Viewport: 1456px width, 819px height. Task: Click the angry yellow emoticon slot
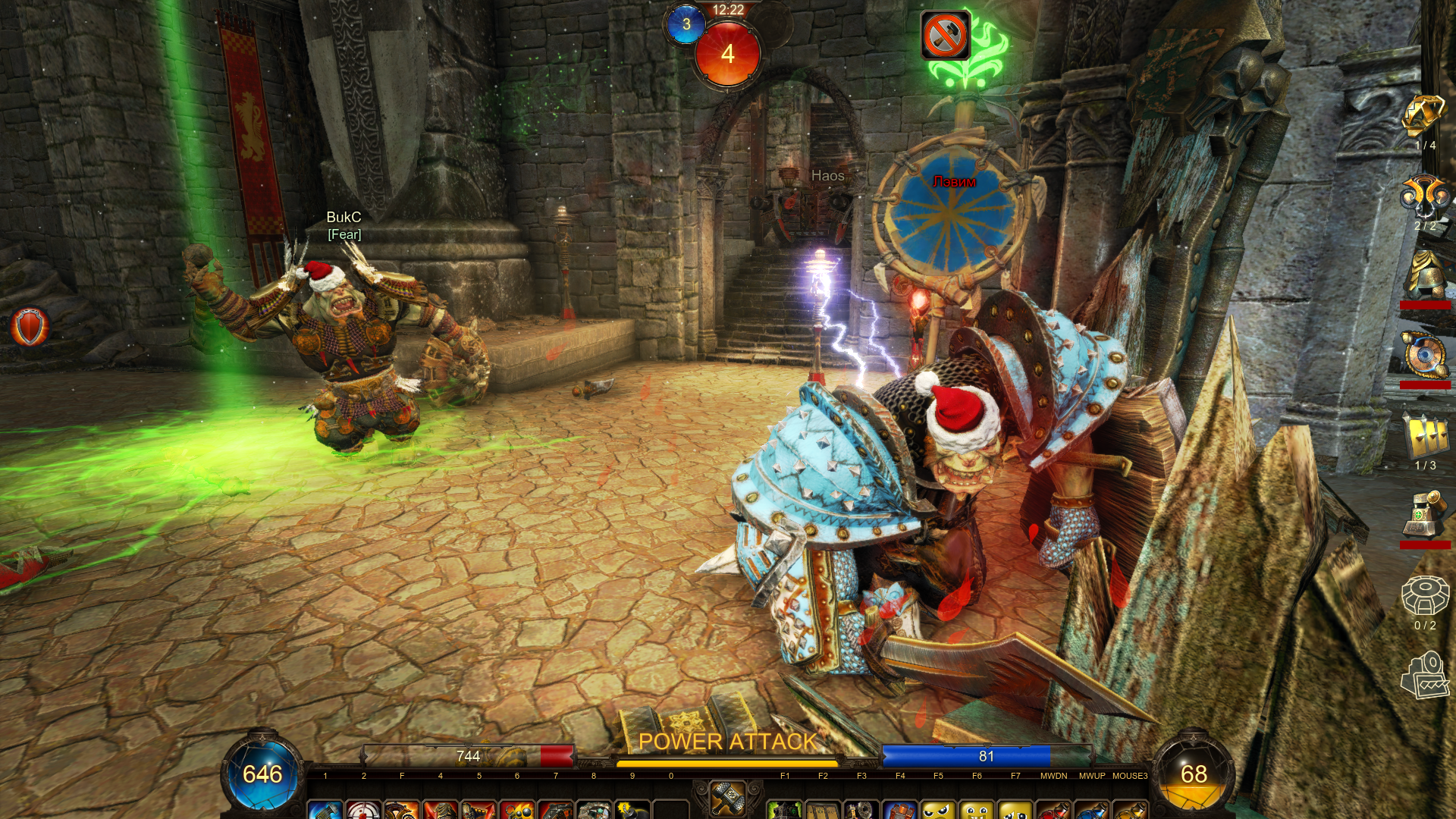coord(938,810)
